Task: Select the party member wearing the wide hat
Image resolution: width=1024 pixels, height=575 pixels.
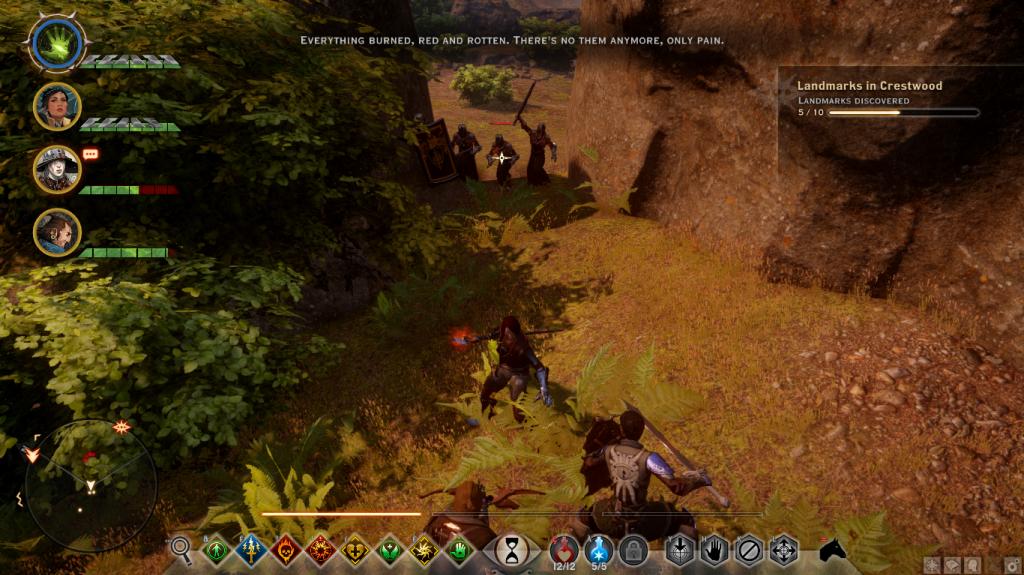Action: click(56, 169)
